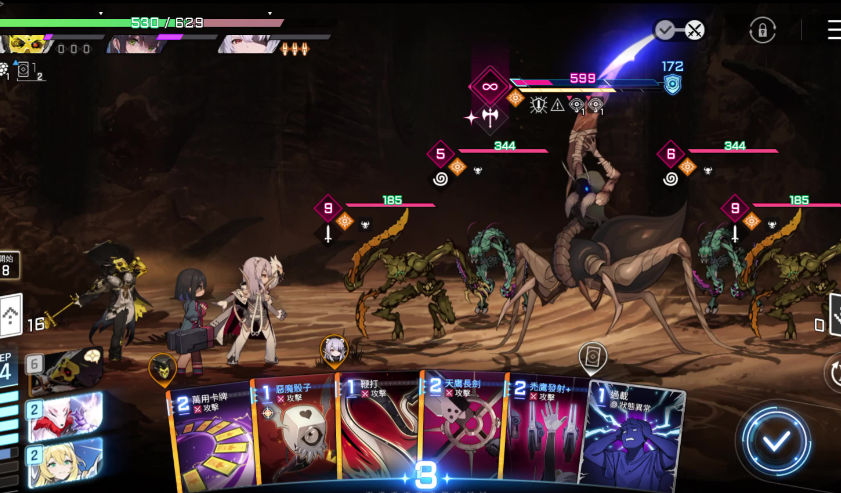Select the white fox mask skill card
841x493 pixels.
65,413
